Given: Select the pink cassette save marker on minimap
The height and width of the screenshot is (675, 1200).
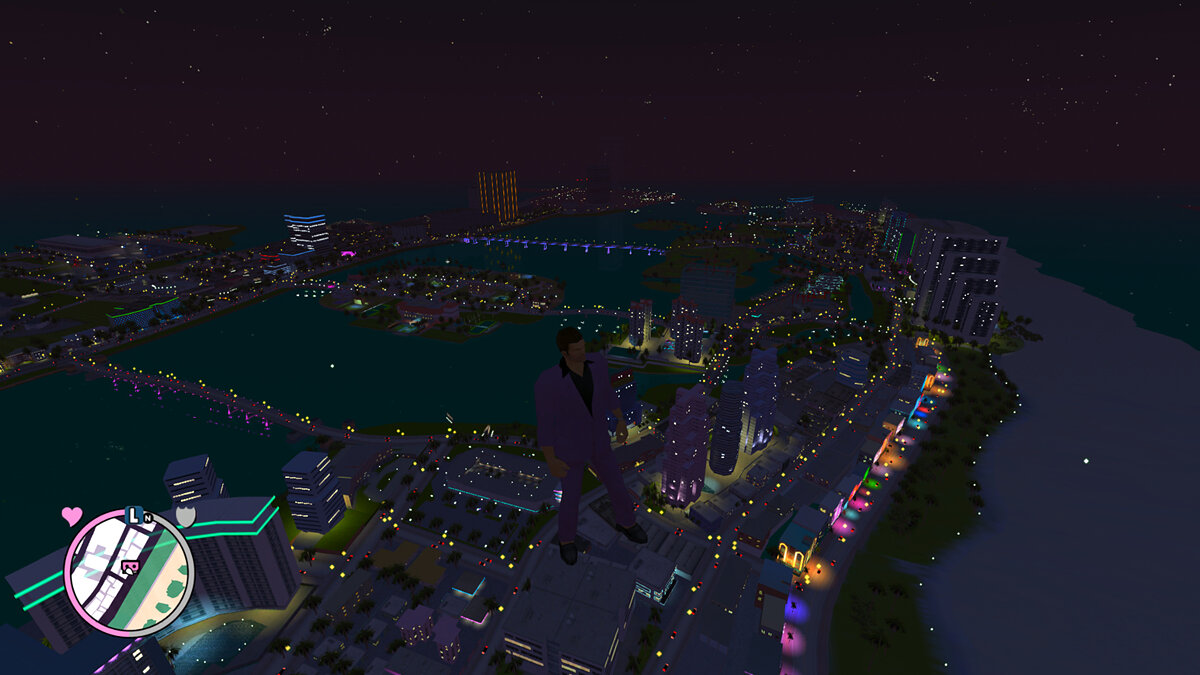Looking at the screenshot, I should click(129, 567).
